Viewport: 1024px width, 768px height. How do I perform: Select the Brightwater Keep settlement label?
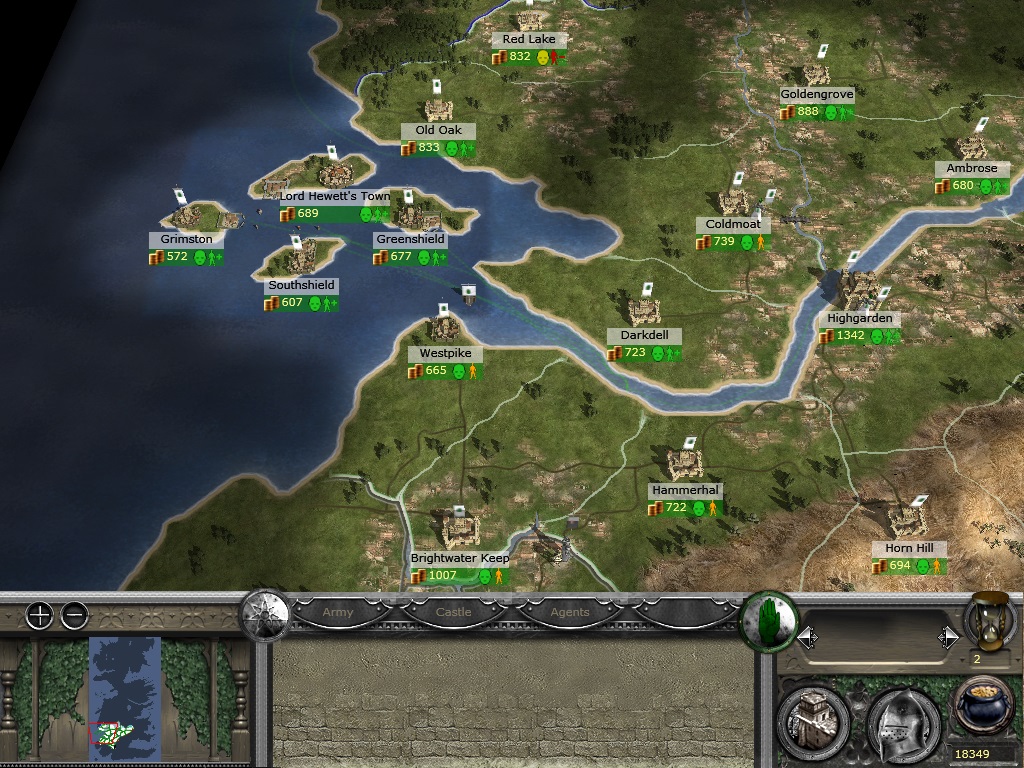(460, 558)
